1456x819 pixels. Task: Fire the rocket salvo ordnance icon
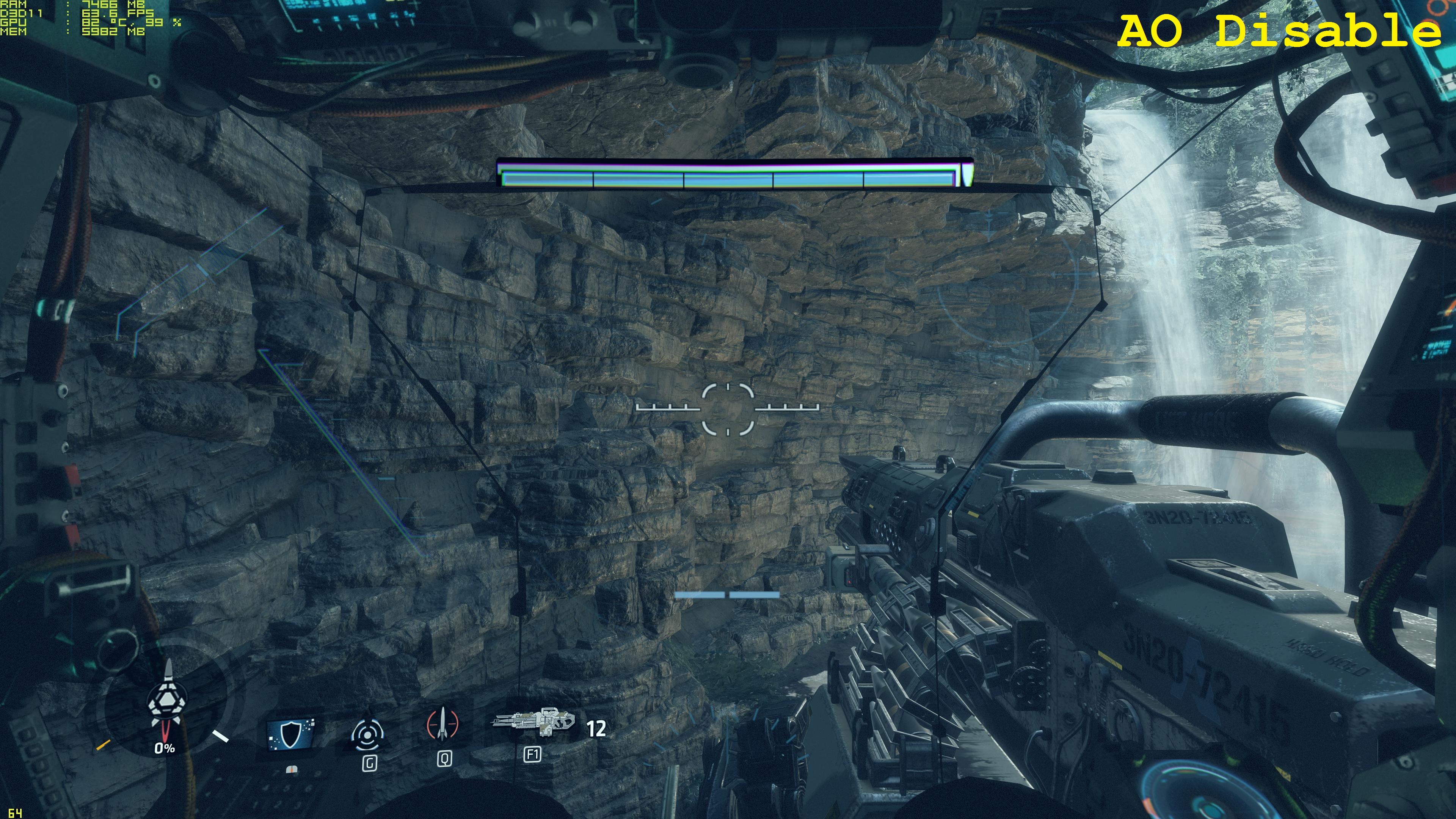coord(442,725)
